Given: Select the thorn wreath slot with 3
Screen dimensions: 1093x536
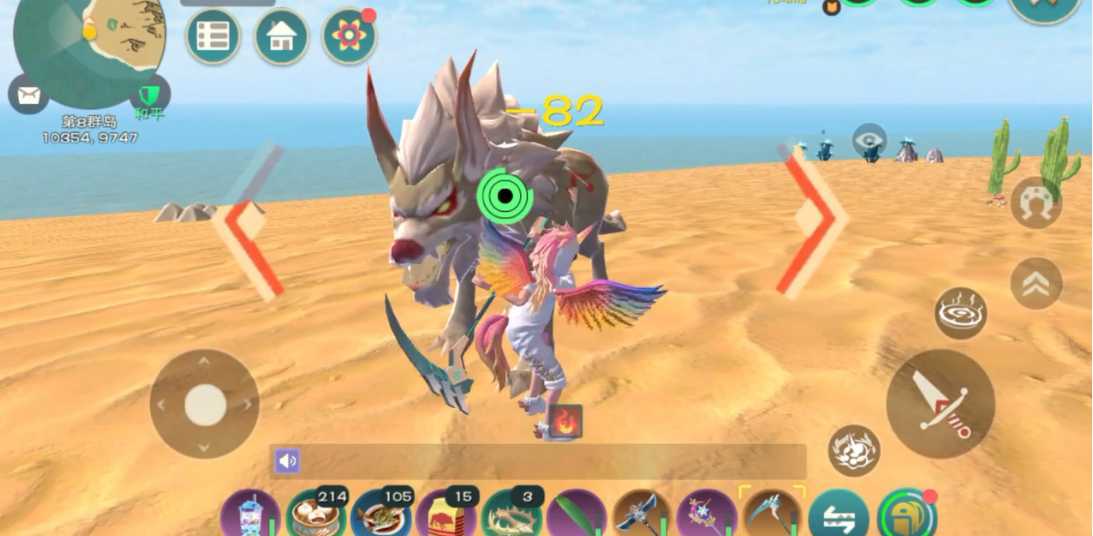Looking at the screenshot, I should [511, 515].
